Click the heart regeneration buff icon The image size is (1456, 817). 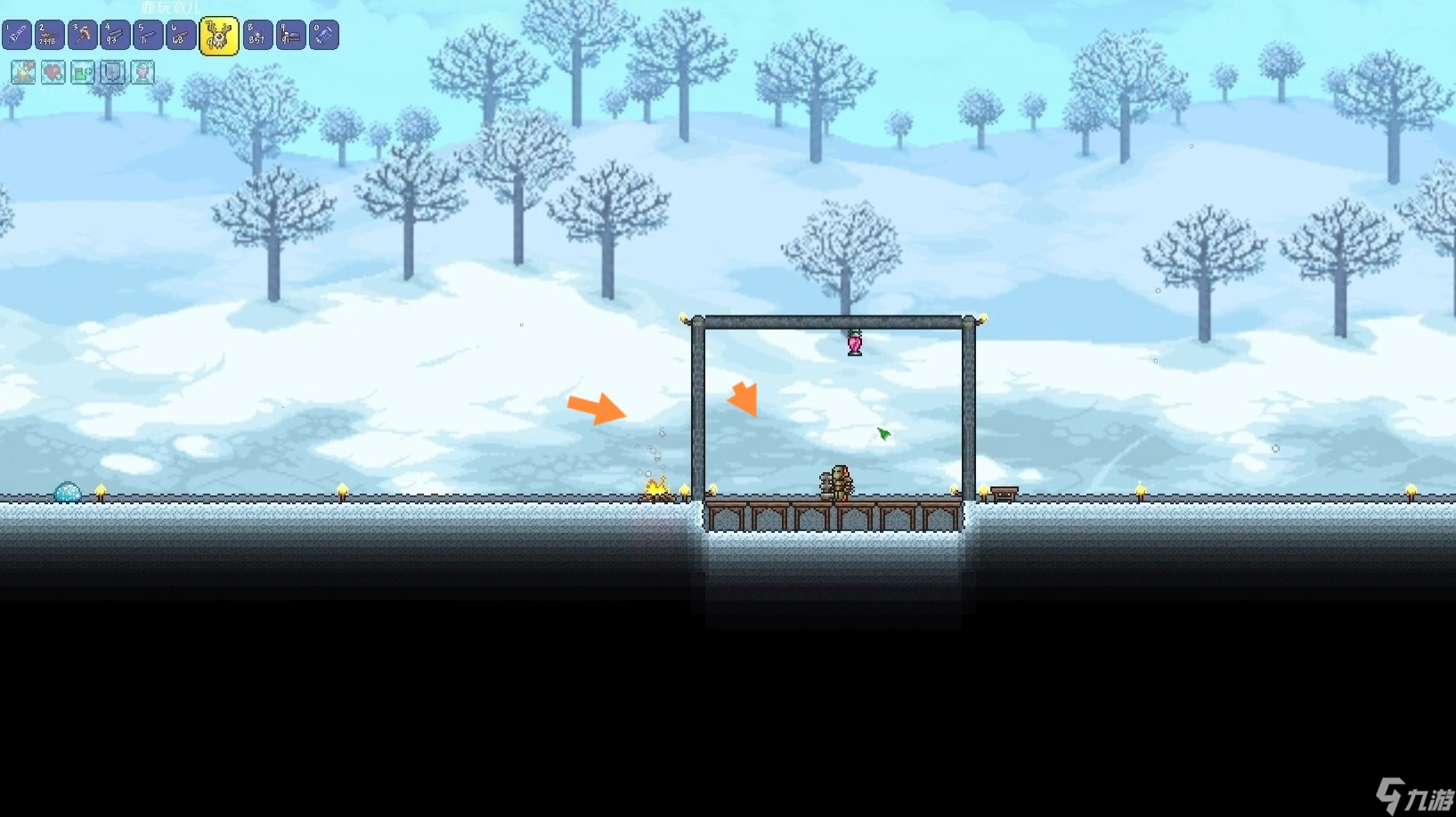53,72
